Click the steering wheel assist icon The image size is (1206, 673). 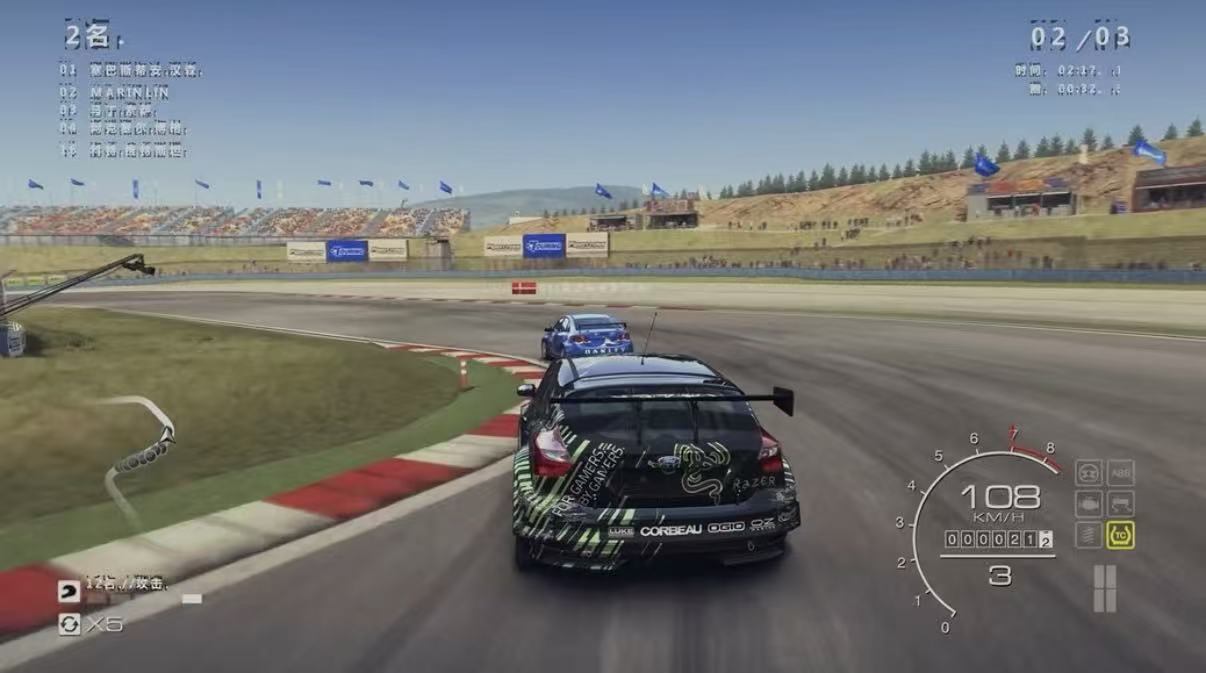point(1088,472)
